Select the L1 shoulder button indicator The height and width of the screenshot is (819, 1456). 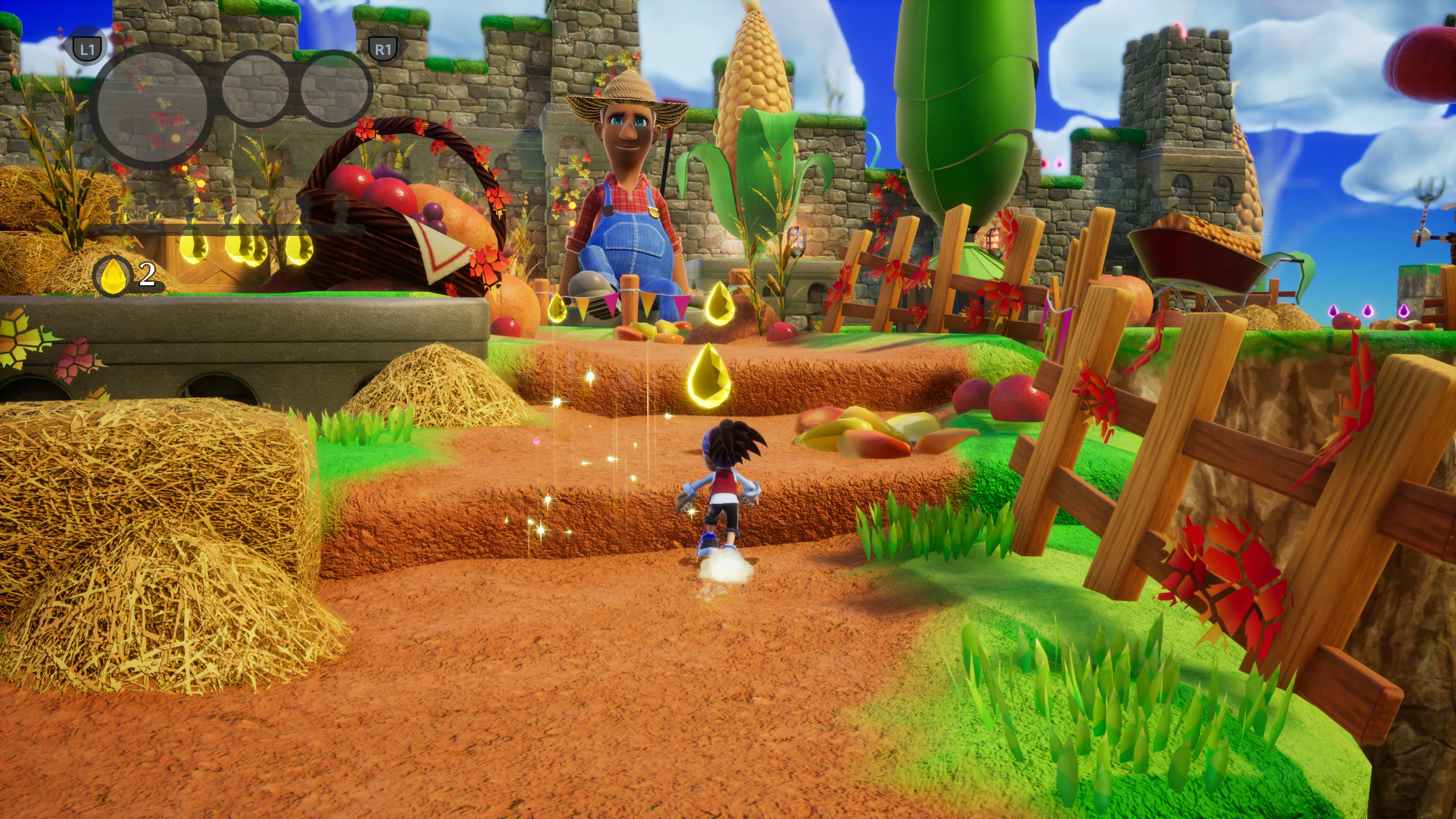coord(86,50)
